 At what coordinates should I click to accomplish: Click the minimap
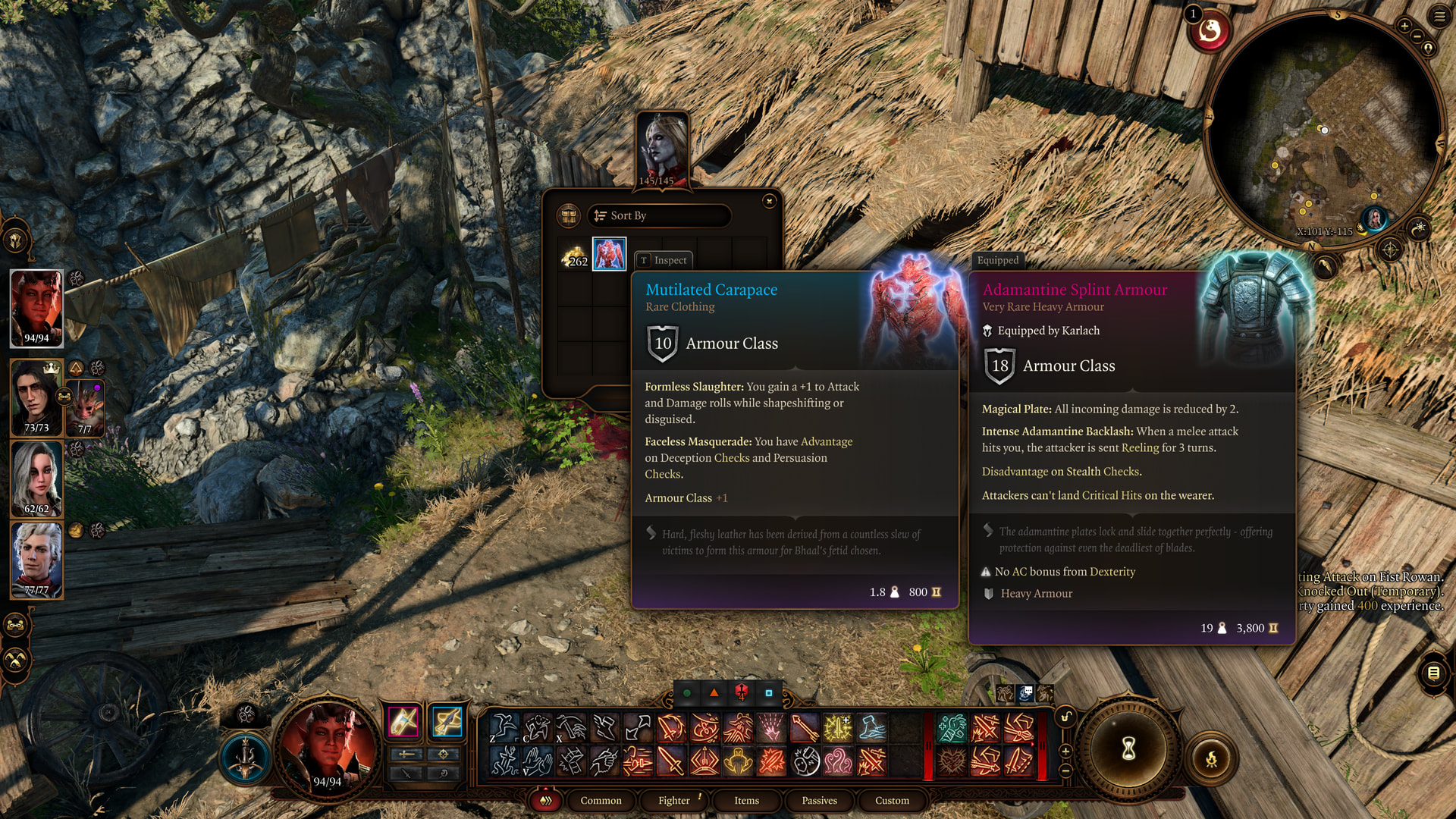click(1323, 129)
